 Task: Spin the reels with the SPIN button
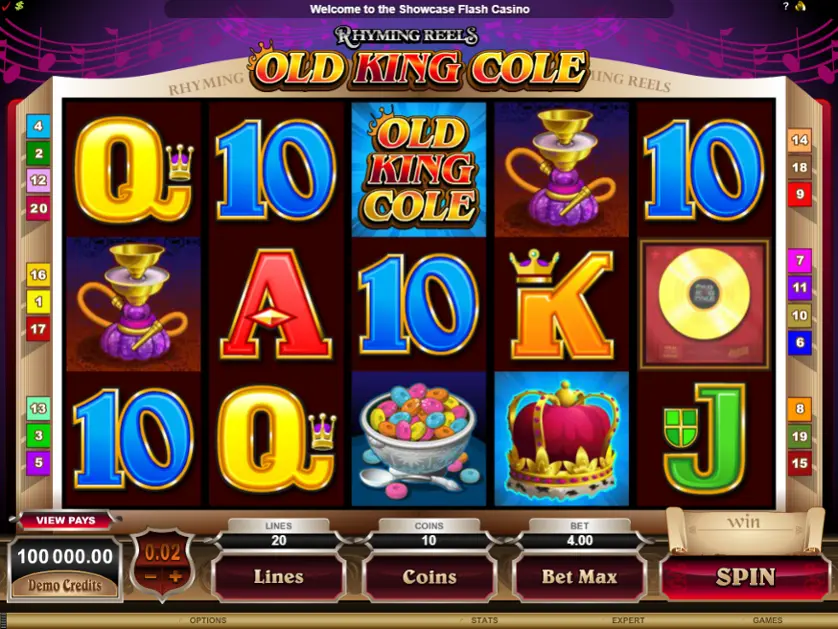746,577
